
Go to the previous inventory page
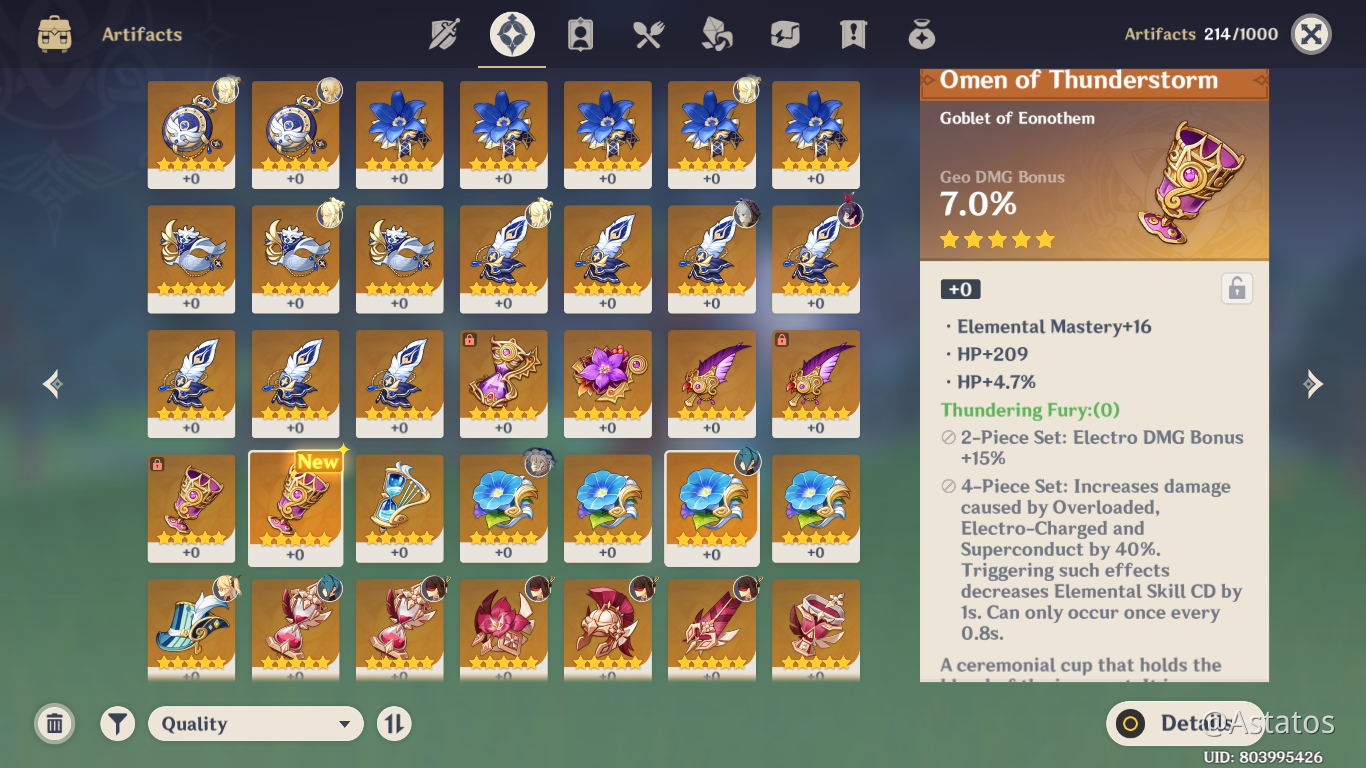click(52, 383)
